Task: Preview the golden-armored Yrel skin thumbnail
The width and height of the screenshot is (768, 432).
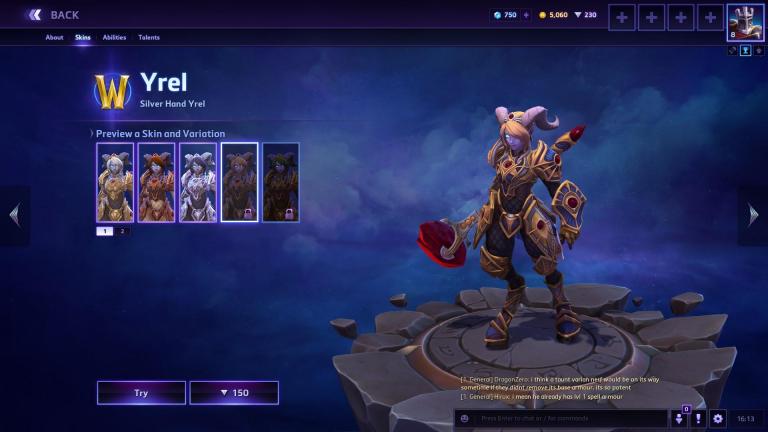Action: click(x=115, y=181)
